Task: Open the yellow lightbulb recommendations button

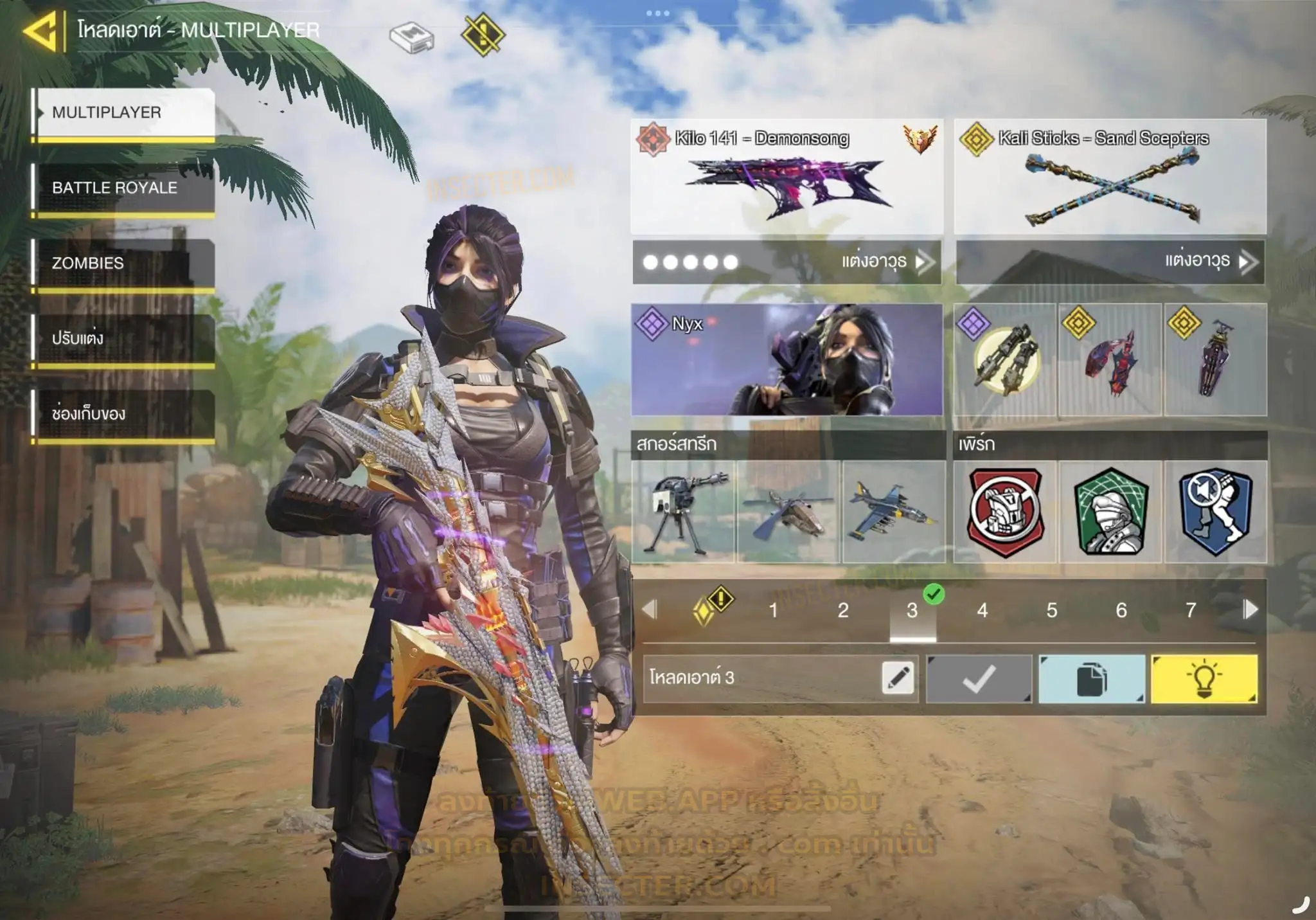Action: pos(1204,679)
